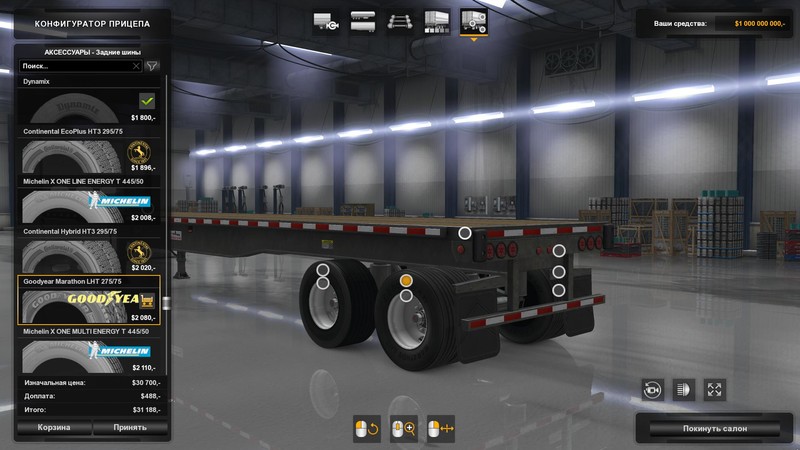Reset the camera view
Viewport: 800px width, 450px height.
653,389
